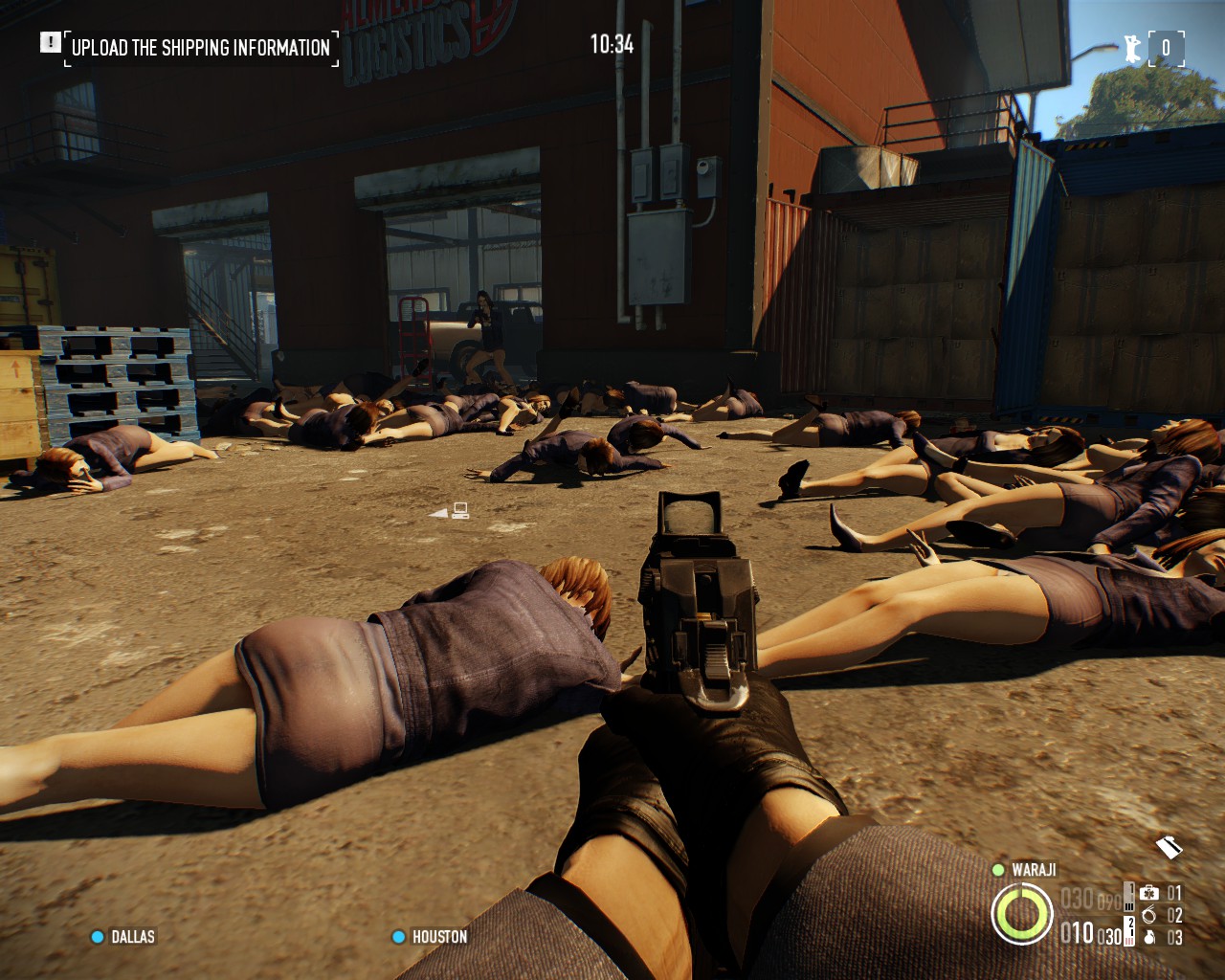Select teammate Houston name tag
Screen dimensions: 1225x980
(439, 937)
